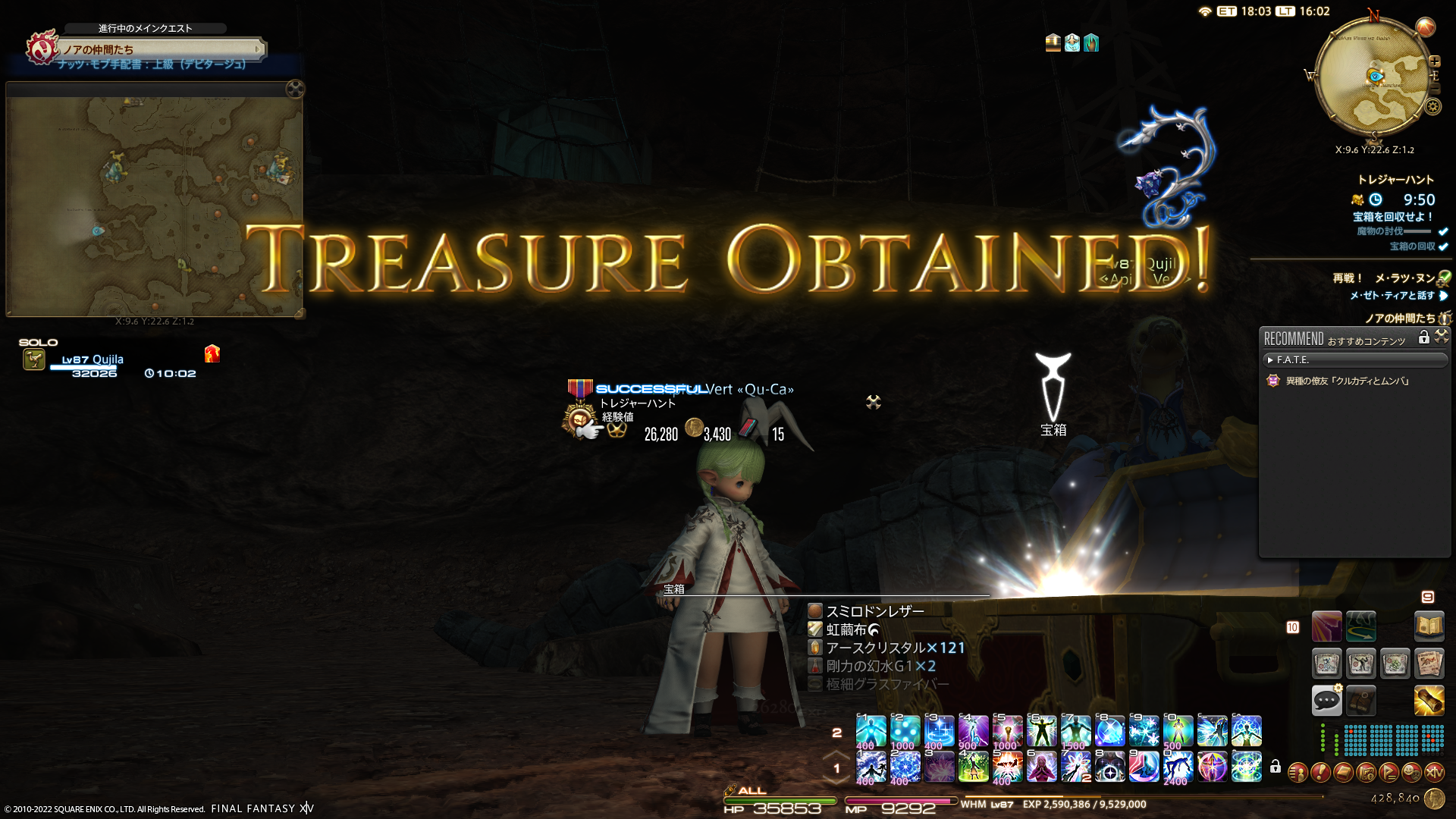The width and height of the screenshot is (1456, 819).
Task: Open the chat speech-bubble icon
Action: (1326, 700)
